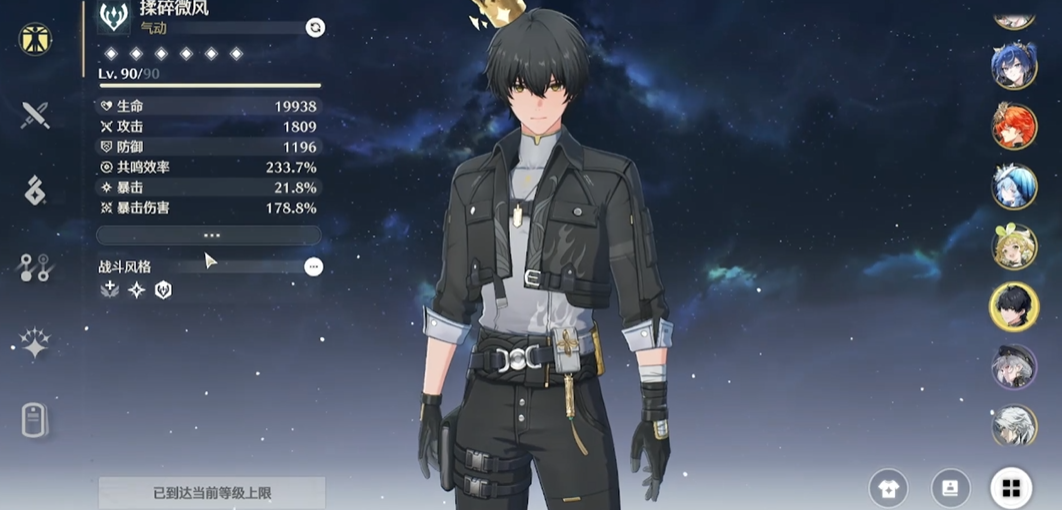Switch to the Echoes tab

[x=36, y=190]
